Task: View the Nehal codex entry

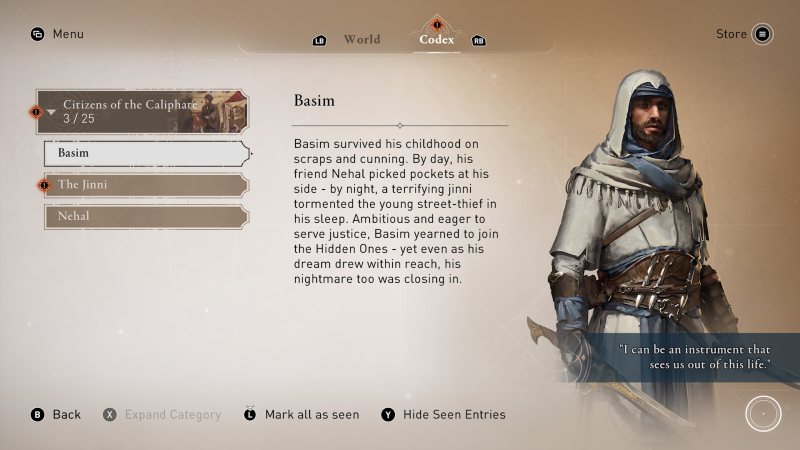Action: click(145, 216)
